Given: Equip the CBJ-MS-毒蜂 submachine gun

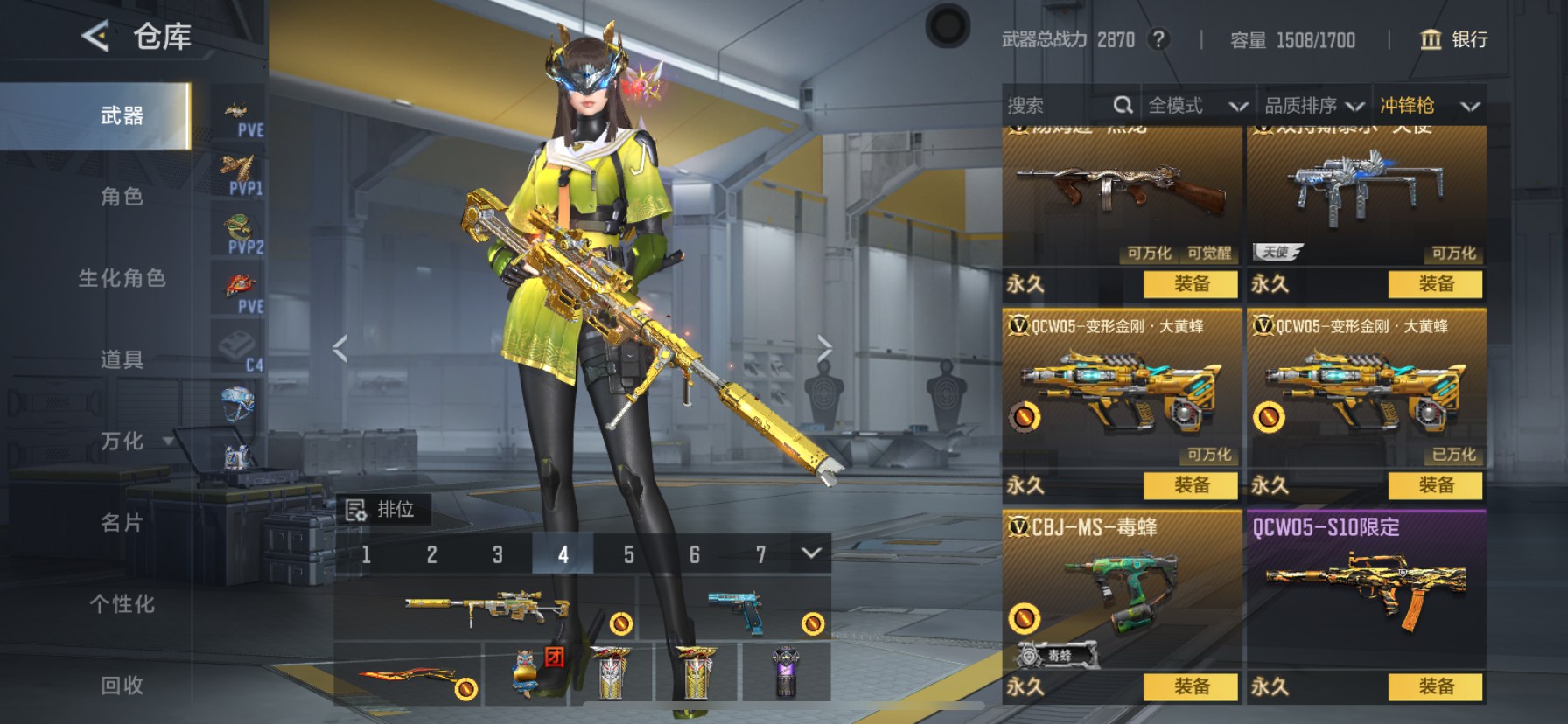Looking at the screenshot, I should 1191,686.
